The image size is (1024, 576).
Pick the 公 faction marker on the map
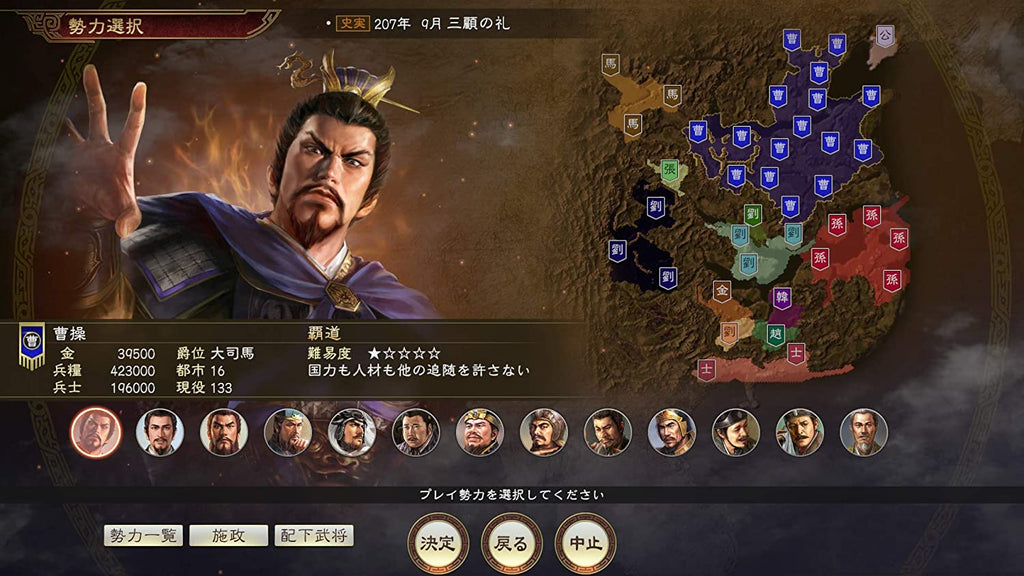[884, 35]
